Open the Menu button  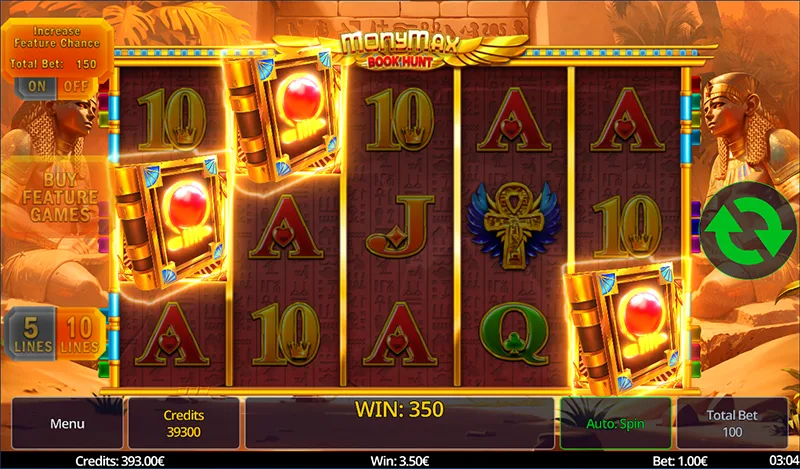click(67, 423)
